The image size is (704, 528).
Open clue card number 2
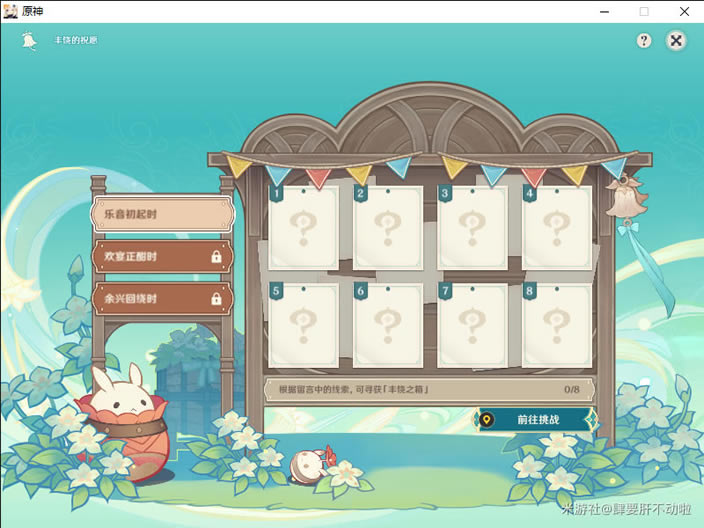tap(387, 228)
